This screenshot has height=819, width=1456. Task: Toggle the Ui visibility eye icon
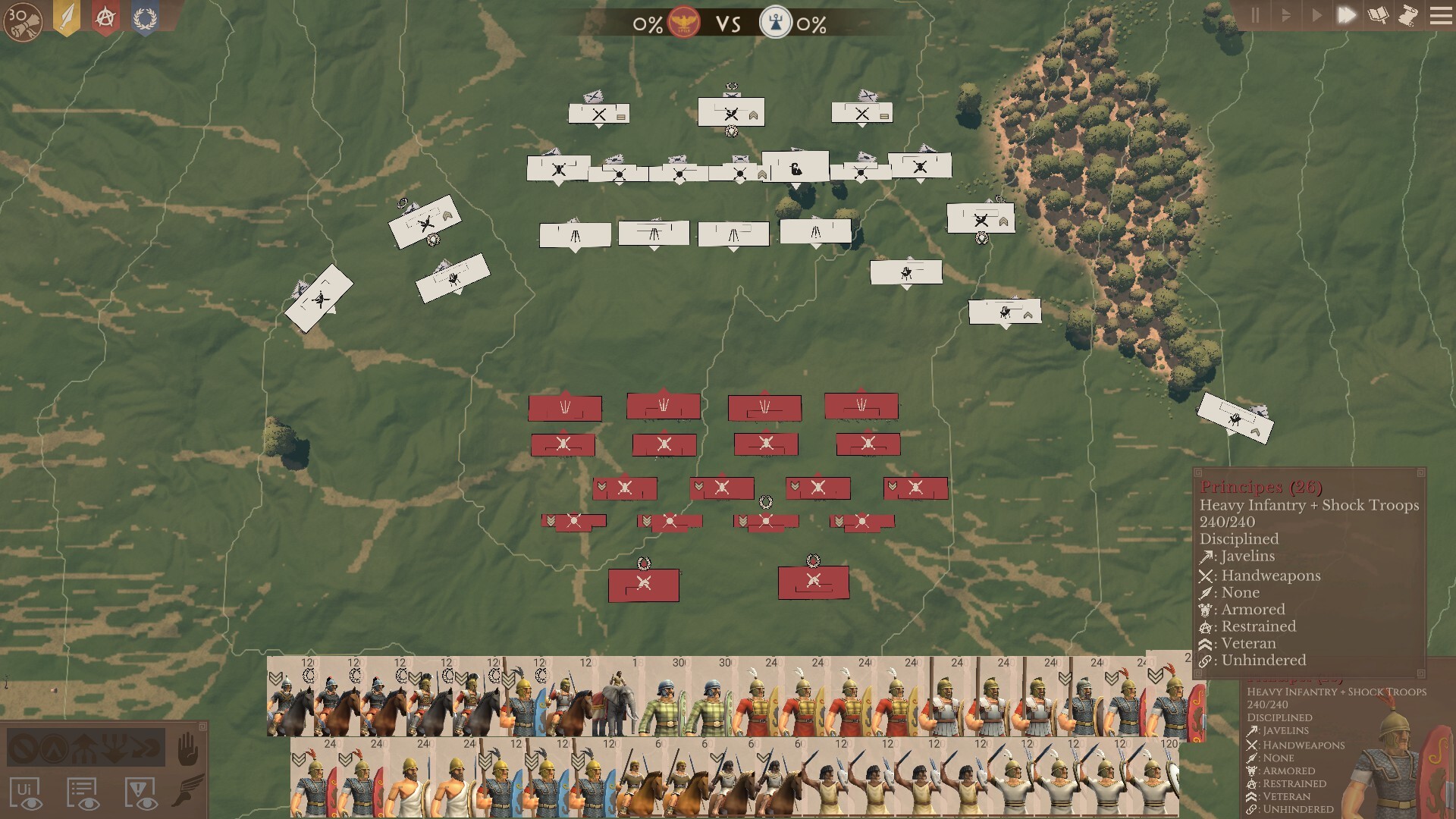(x=27, y=793)
